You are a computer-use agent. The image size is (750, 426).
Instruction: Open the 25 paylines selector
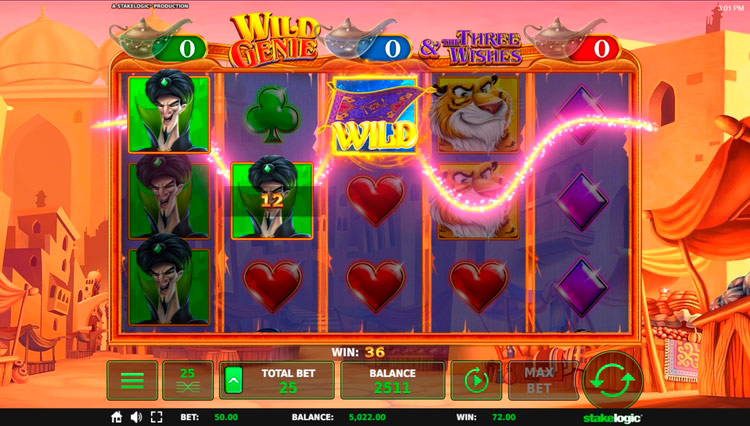pyautogui.click(x=187, y=380)
